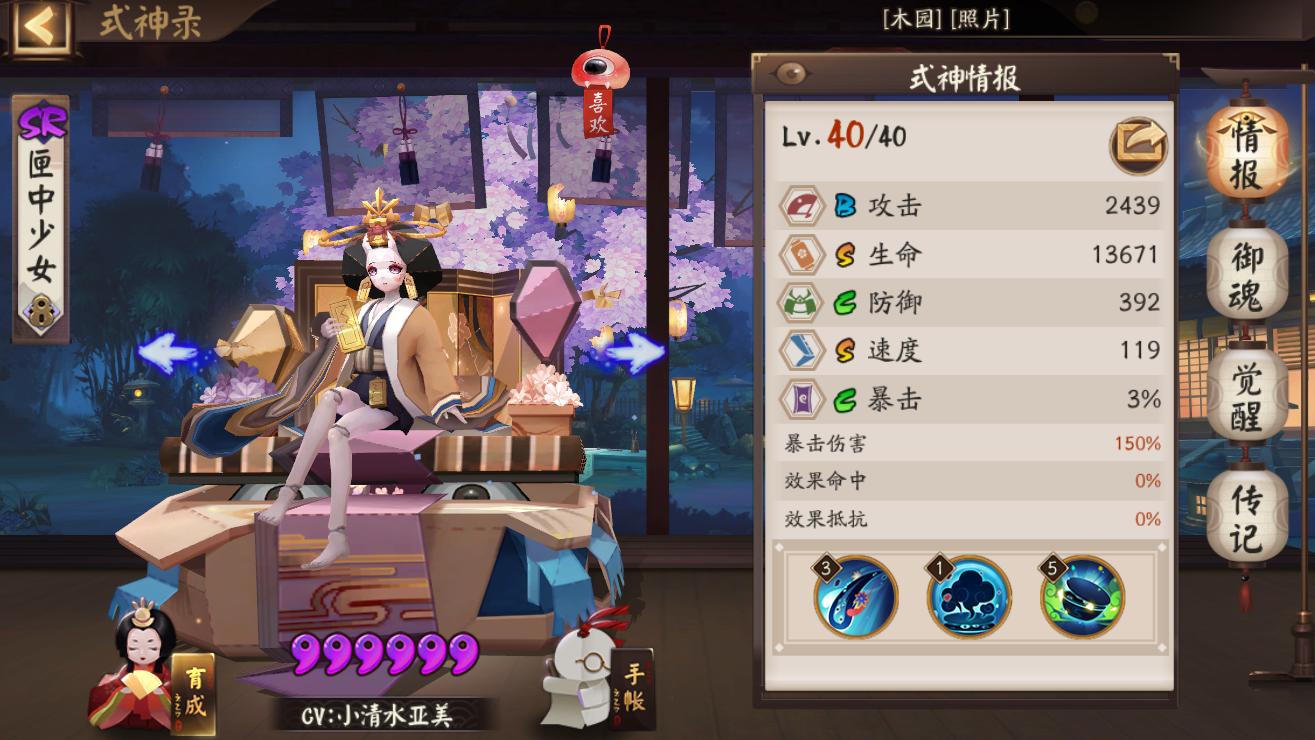
Task: Go back using the top-left arrow
Action: pos(40,27)
